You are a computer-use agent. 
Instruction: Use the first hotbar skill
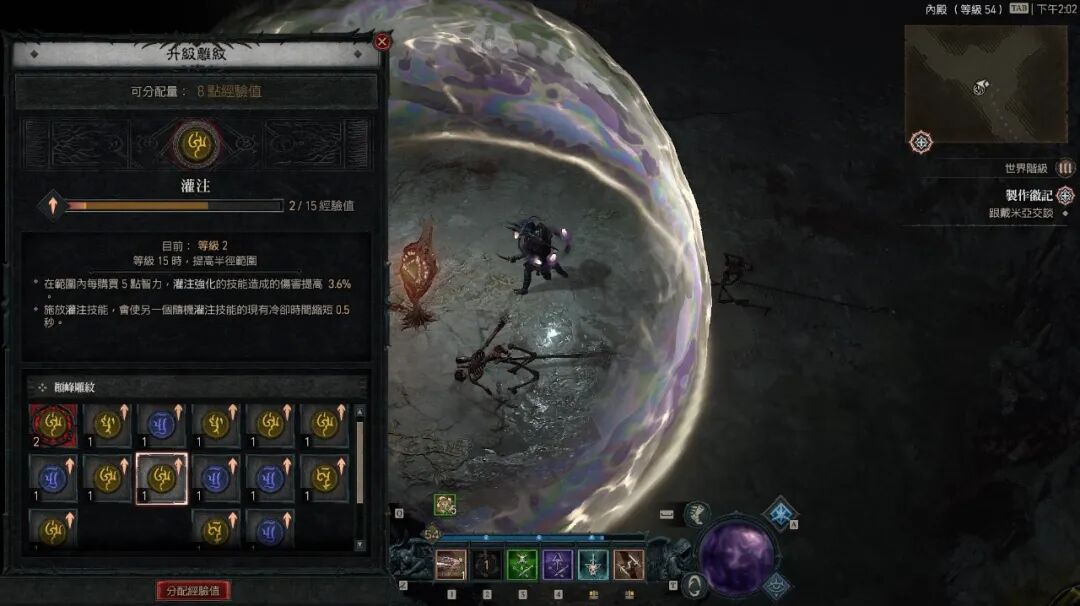pyautogui.click(x=451, y=565)
